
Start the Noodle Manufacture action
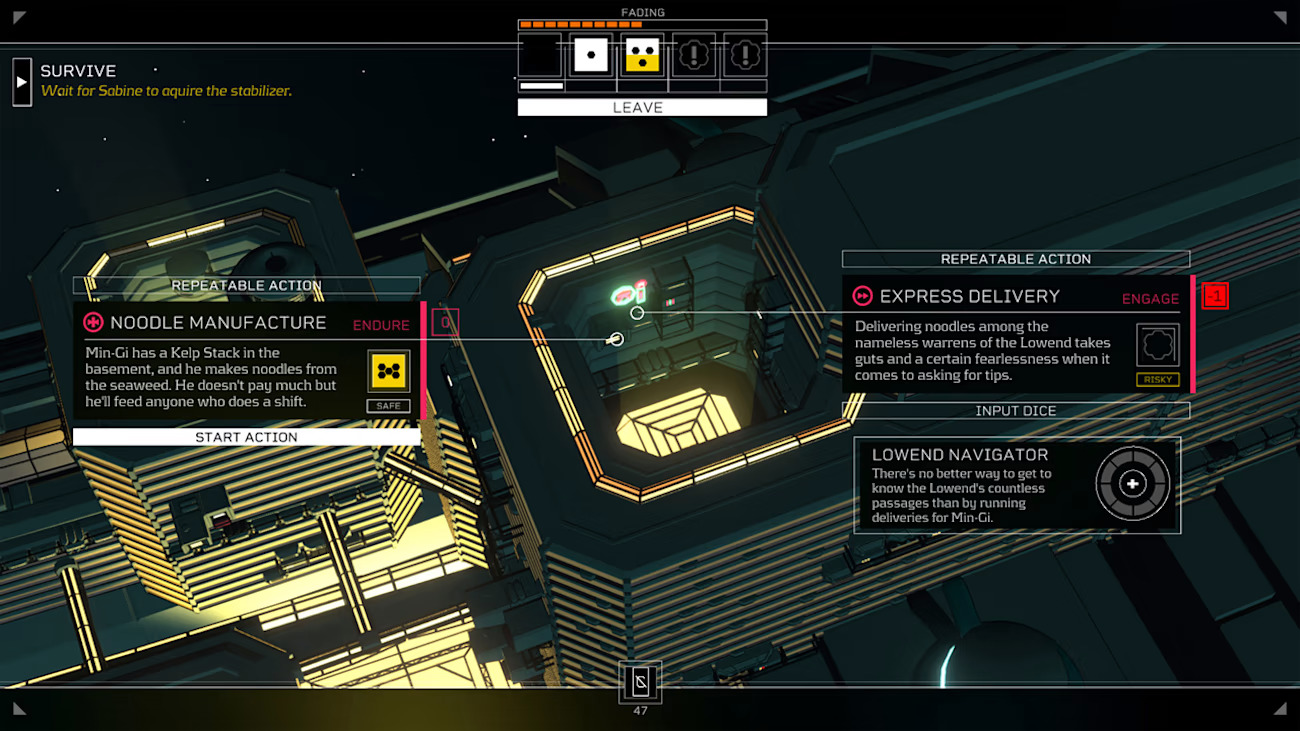[x=246, y=437]
